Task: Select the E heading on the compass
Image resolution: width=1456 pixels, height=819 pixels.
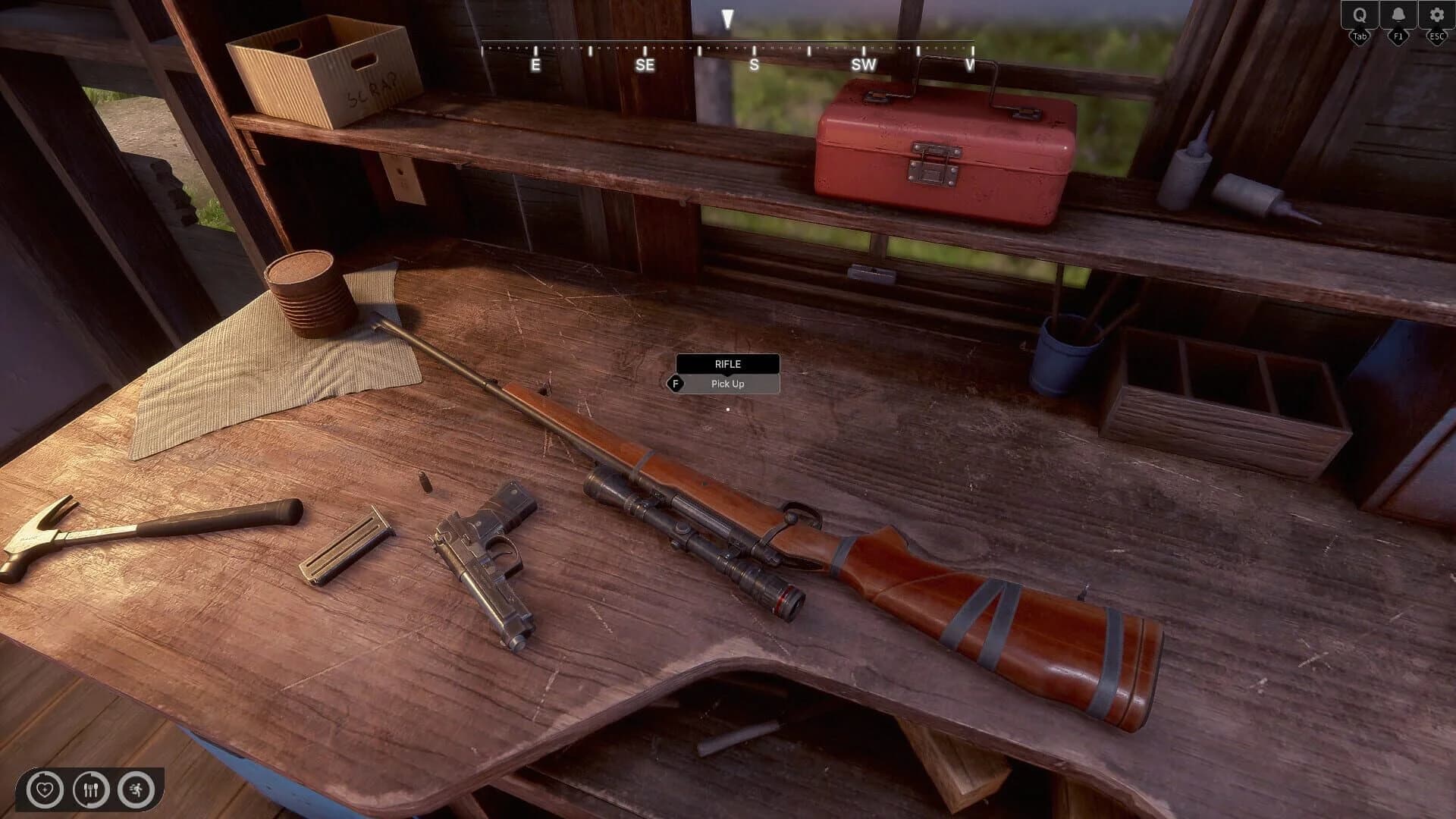Action: 536,65
